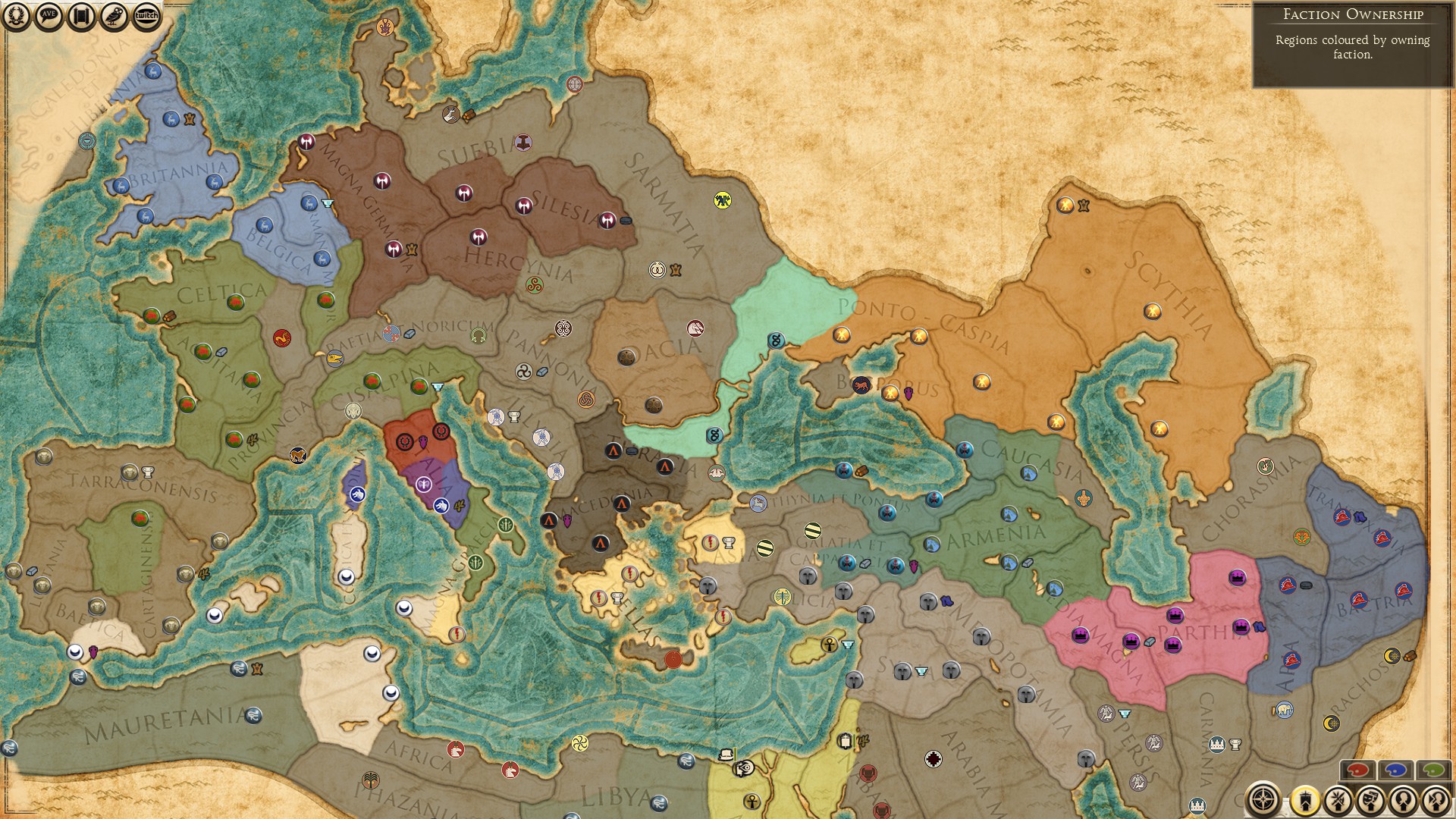
Task: Open the scroll icon button
Action: (81, 17)
